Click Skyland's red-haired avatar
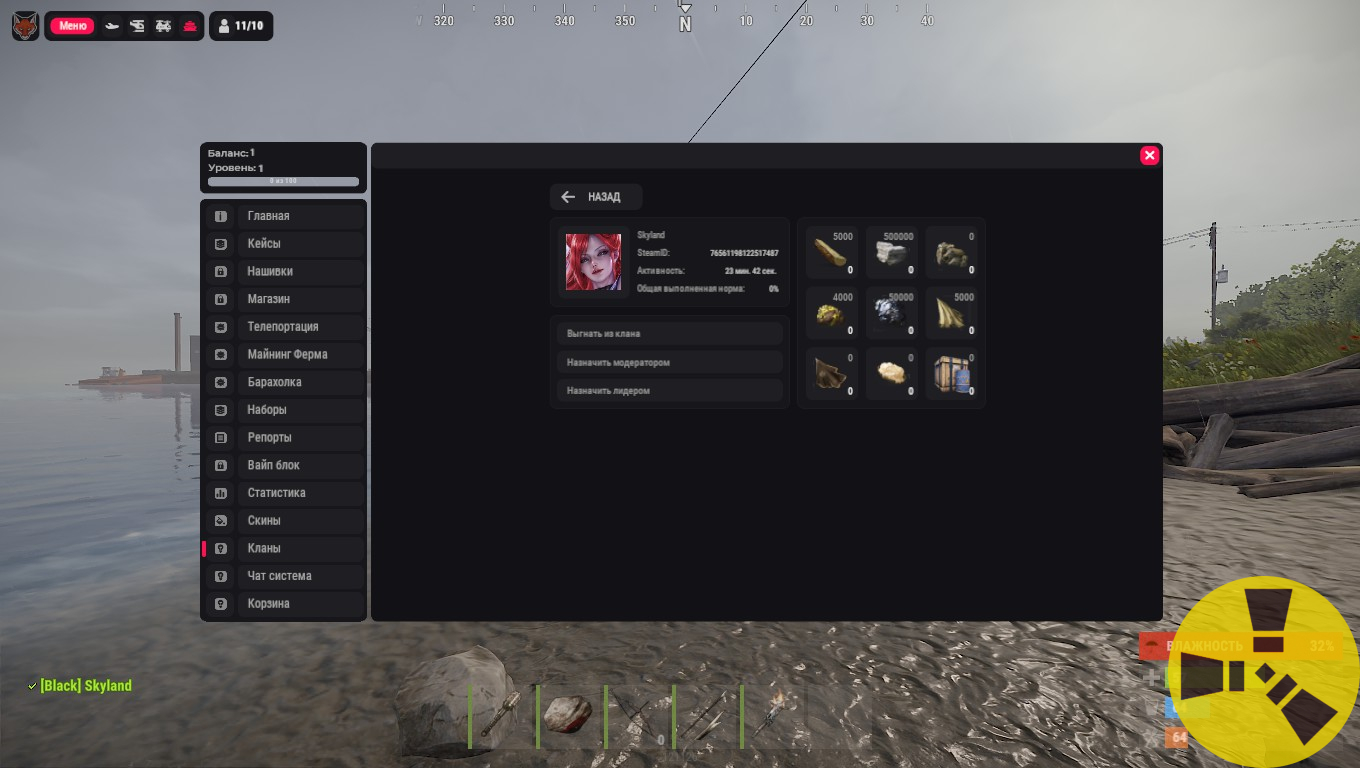The height and width of the screenshot is (768, 1360). (x=593, y=262)
